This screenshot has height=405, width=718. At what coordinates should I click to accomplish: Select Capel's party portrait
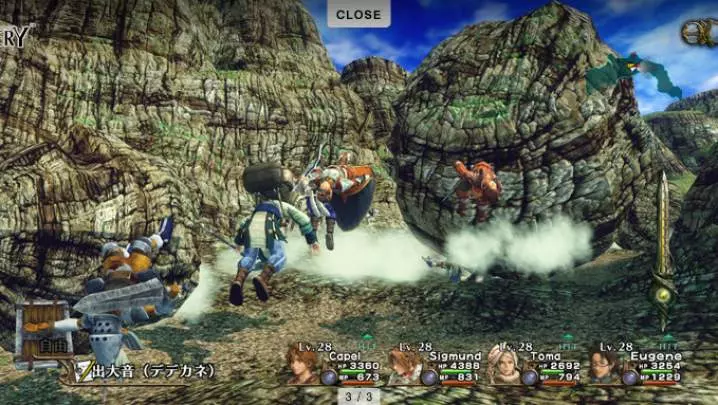(x=302, y=364)
